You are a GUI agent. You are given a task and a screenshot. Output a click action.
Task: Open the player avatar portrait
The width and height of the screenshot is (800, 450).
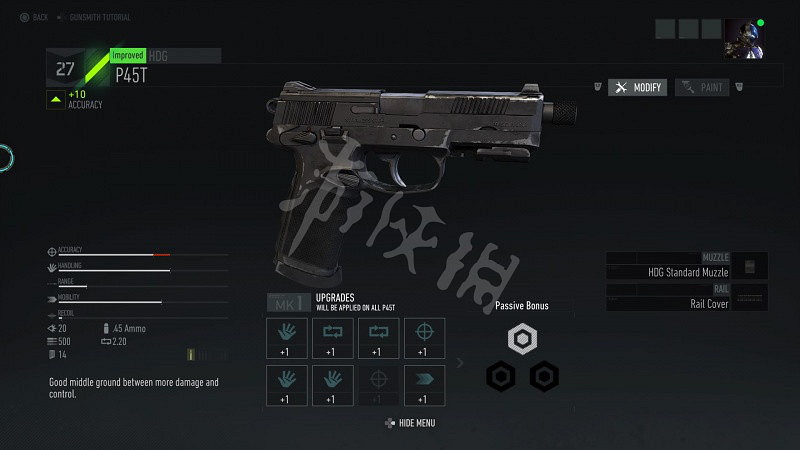tap(744, 35)
